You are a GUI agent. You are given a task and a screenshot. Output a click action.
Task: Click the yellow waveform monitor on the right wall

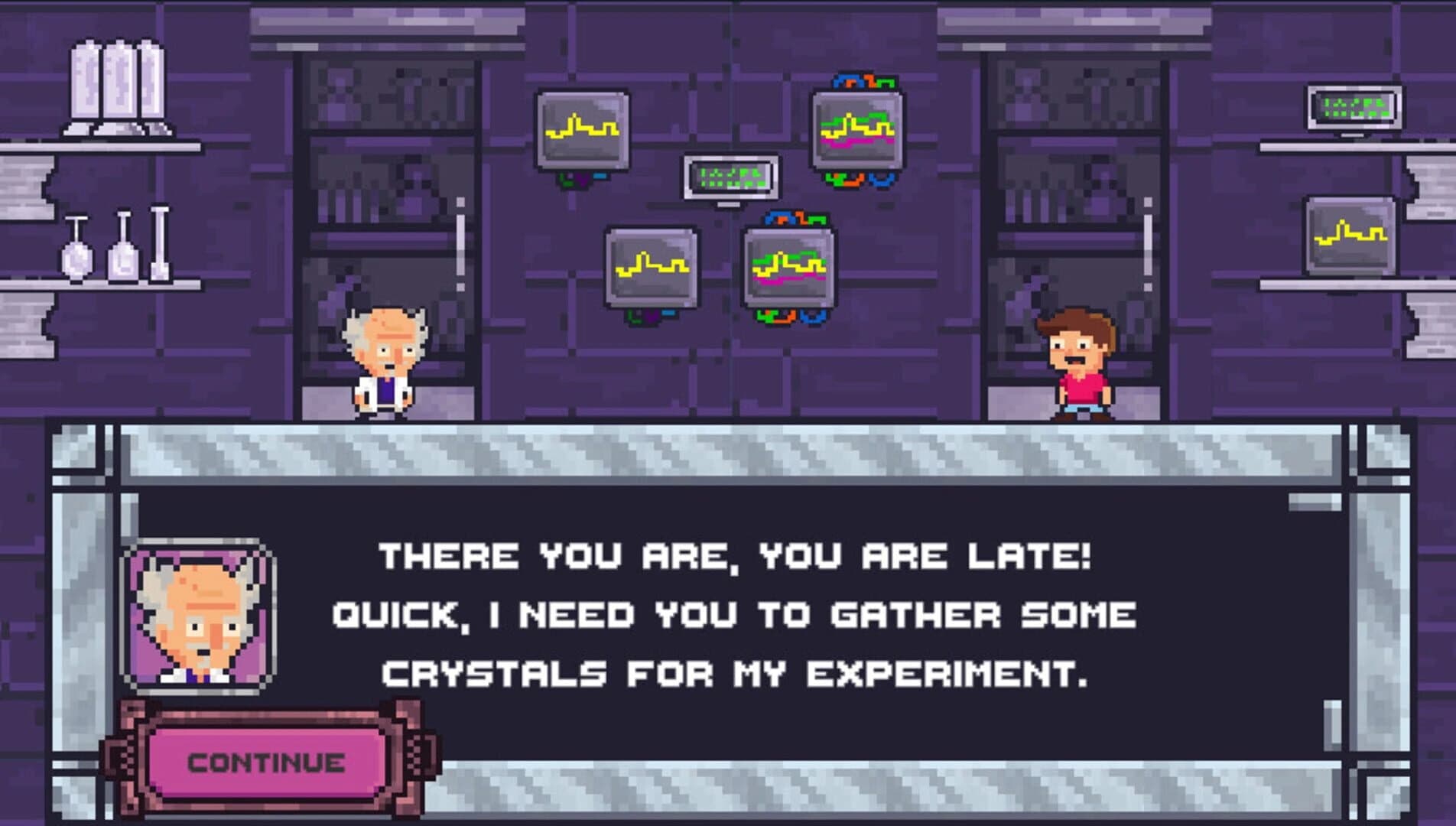pos(1351,237)
